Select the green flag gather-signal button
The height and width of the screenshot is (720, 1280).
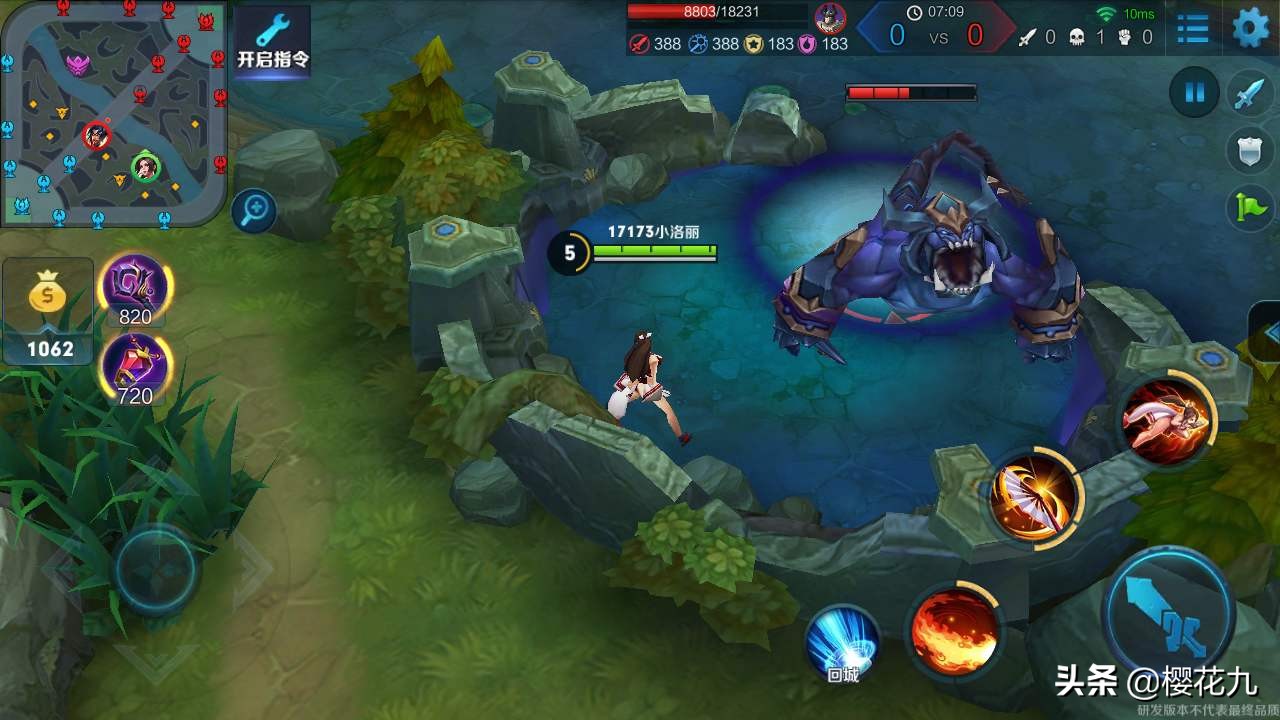[x=1250, y=207]
